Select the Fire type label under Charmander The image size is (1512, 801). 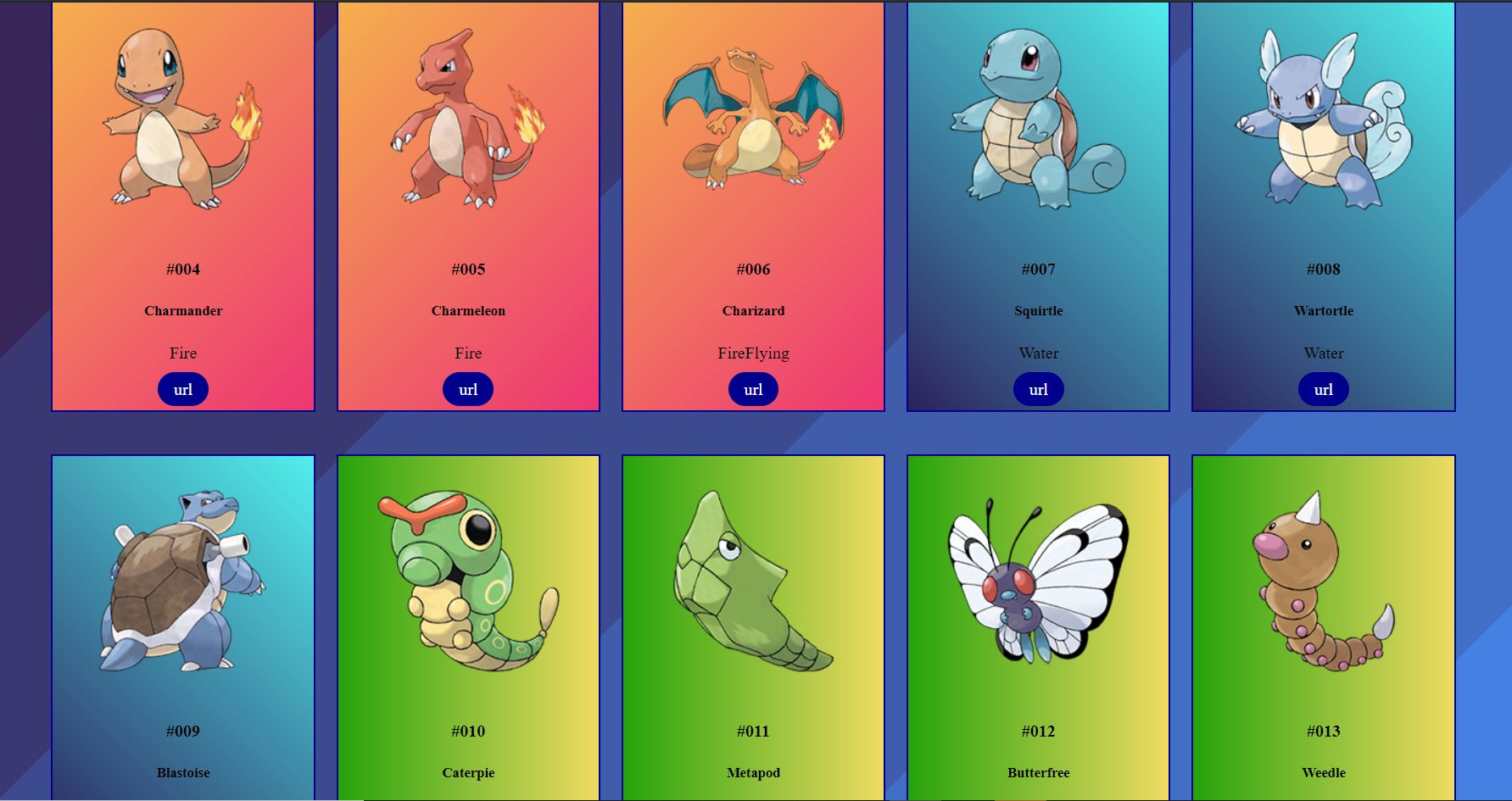point(182,353)
